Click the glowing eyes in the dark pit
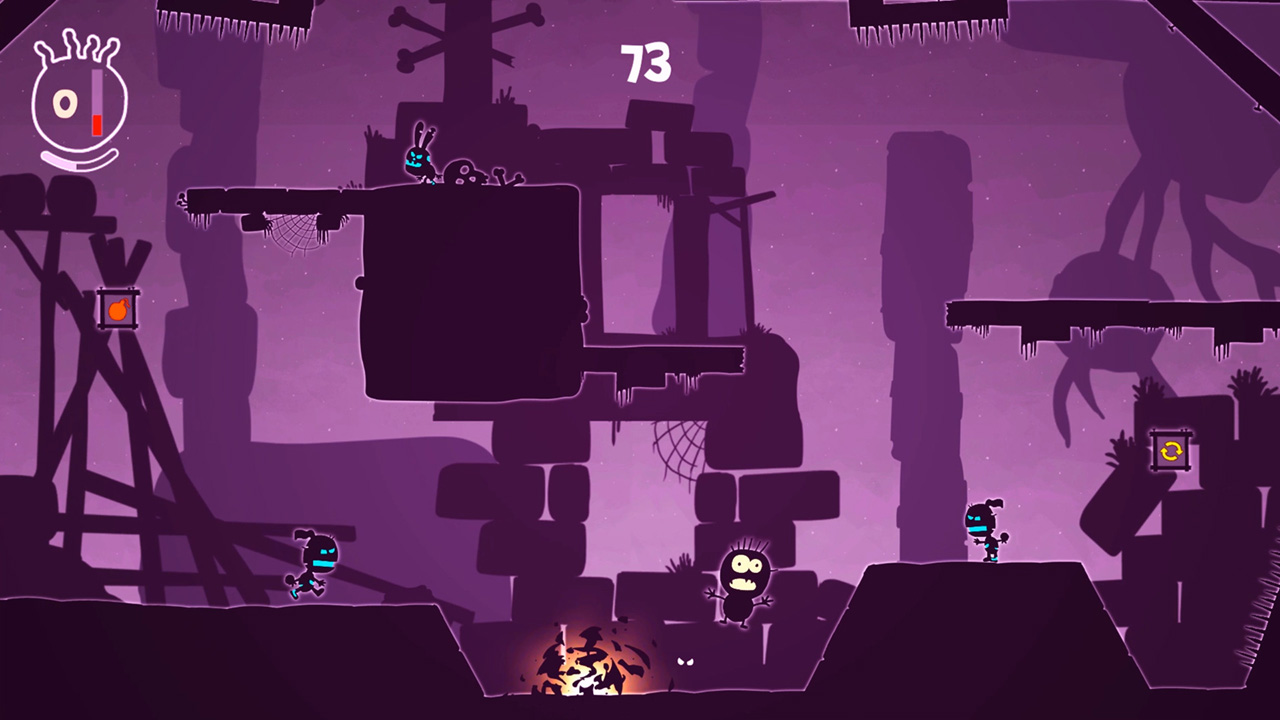The width and height of the screenshot is (1280, 720). click(x=685, y=662)
